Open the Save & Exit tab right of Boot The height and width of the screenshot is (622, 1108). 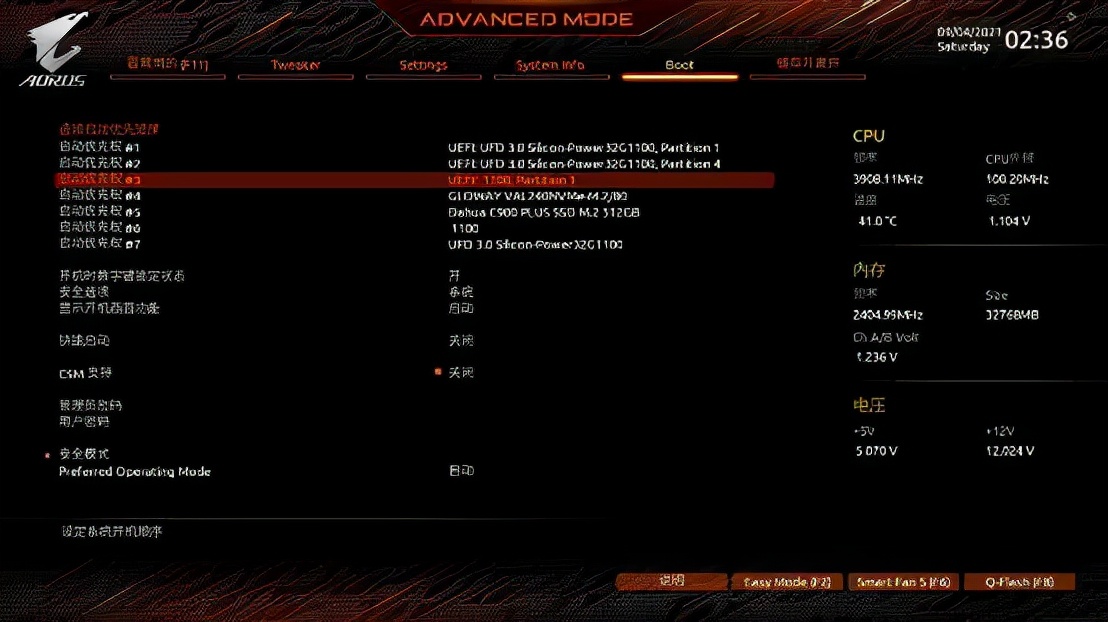[807, 64]
